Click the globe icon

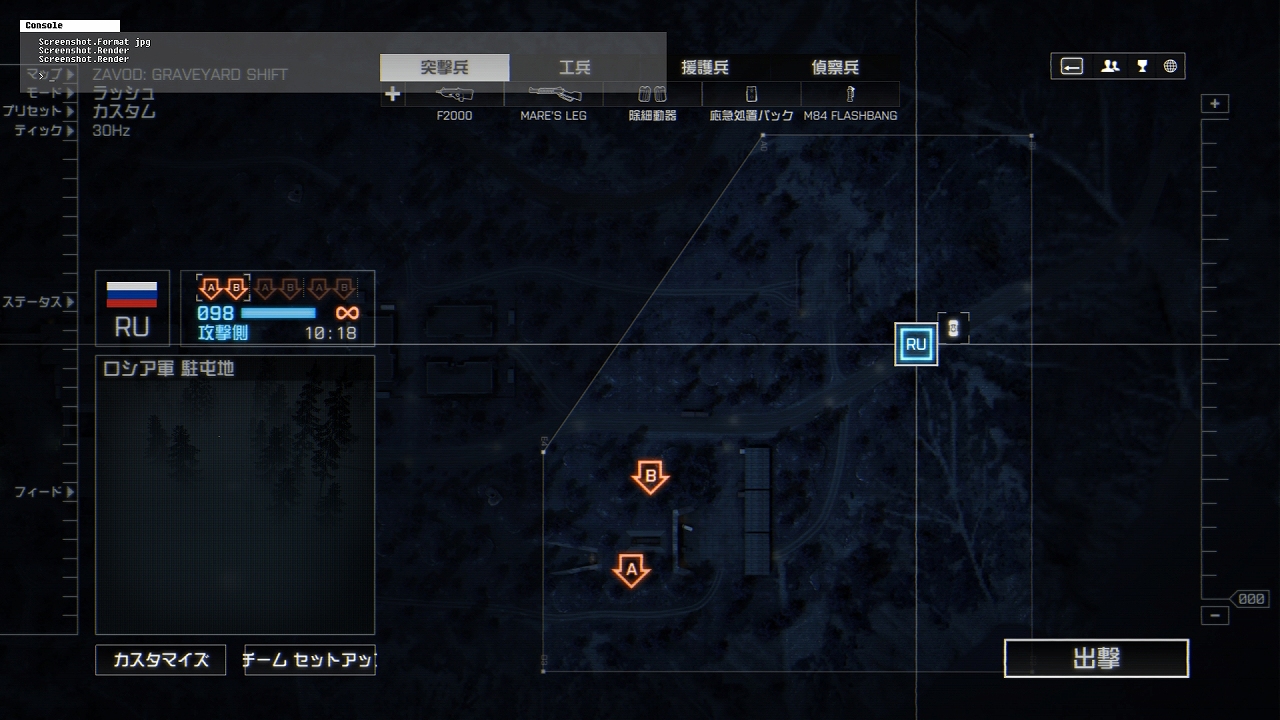coord(1170,67)
